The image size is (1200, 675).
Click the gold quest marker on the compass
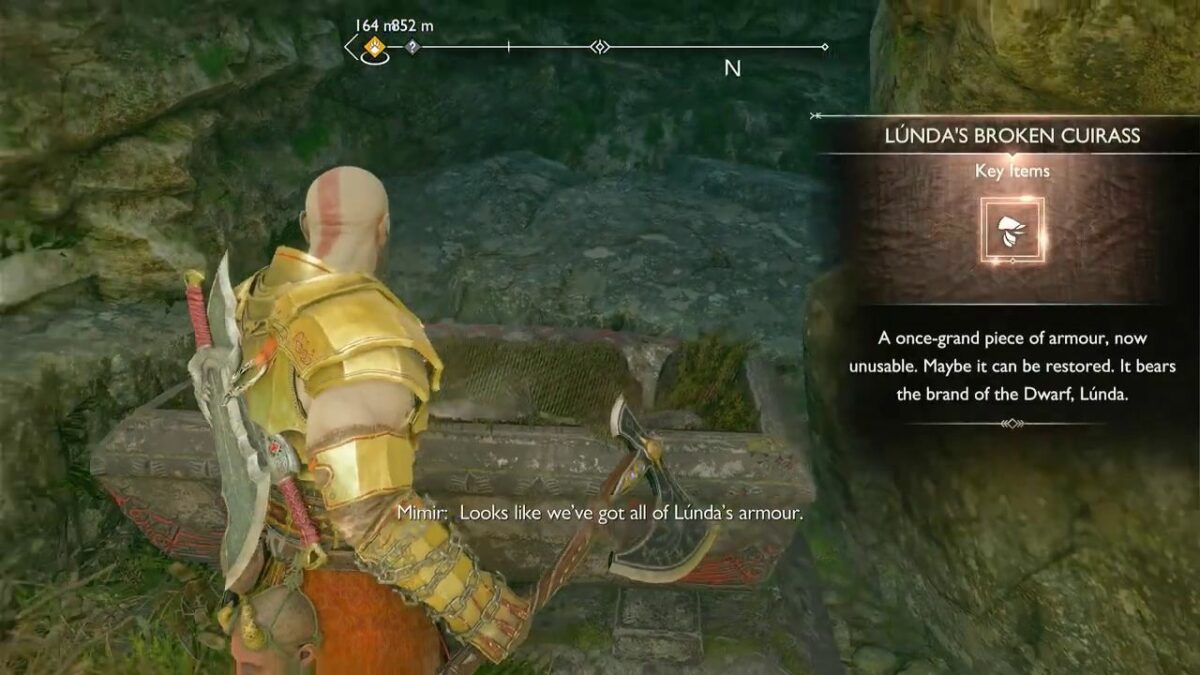tap(375, 46)
